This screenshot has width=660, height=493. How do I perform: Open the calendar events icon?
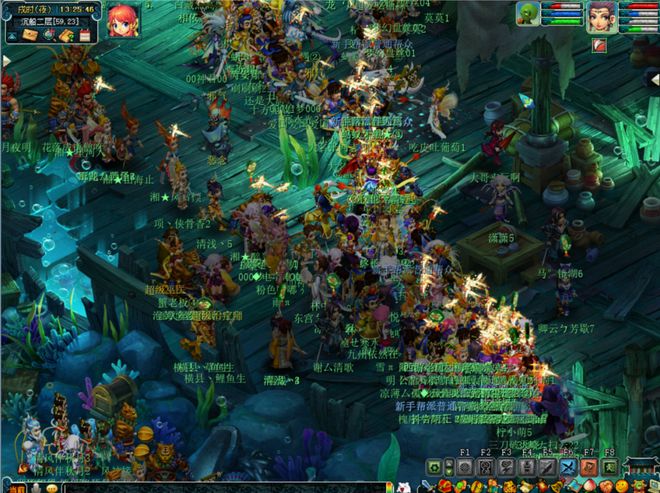click(x=84, y=36)
